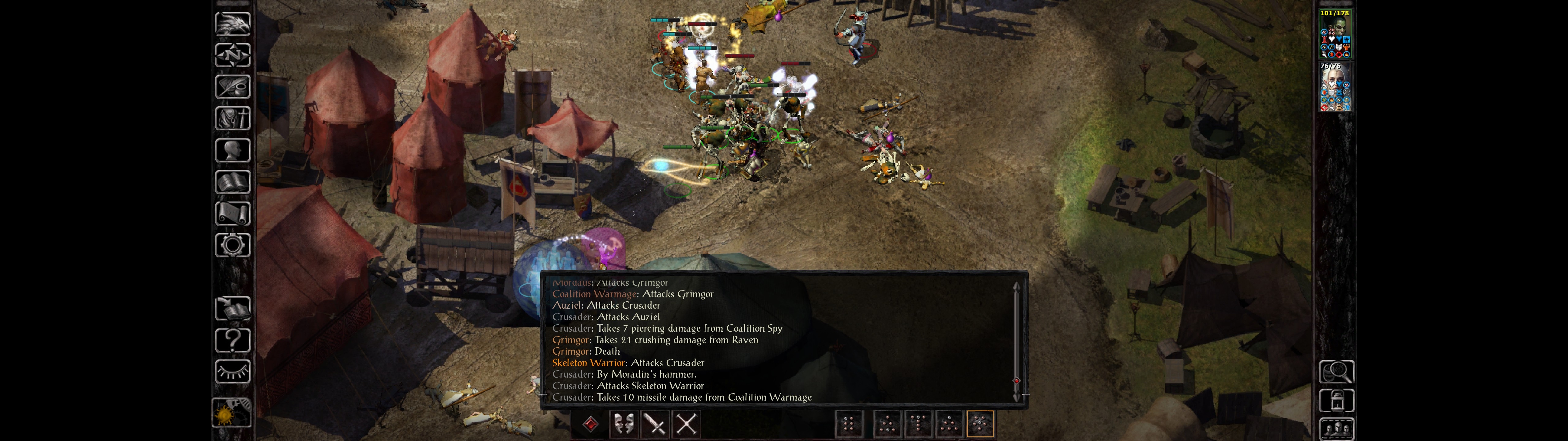This screenshot has height=441, width=1568.
Task: Show the character record head icon
Action: click(x=232, y=150)
